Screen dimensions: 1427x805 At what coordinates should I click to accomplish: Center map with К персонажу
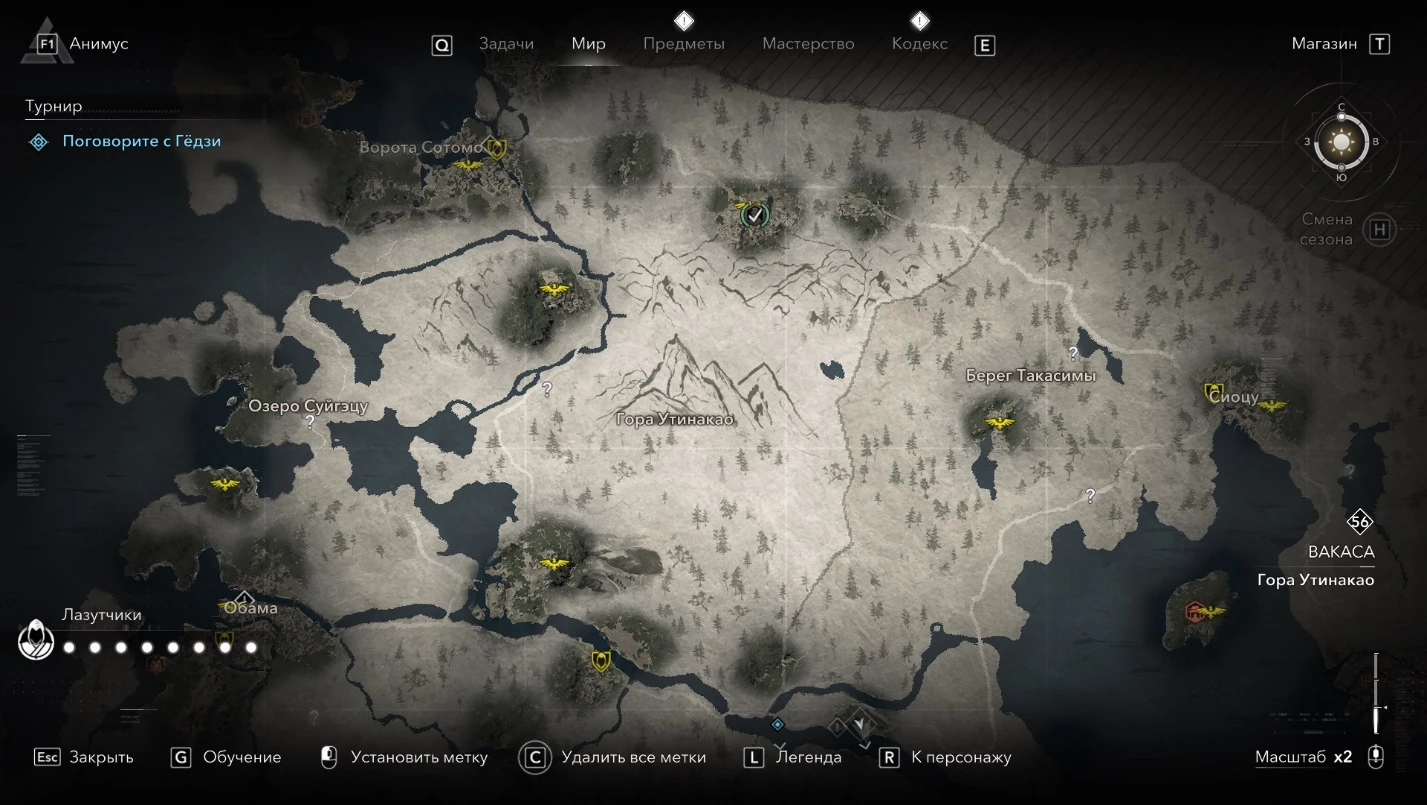point(960,757)
